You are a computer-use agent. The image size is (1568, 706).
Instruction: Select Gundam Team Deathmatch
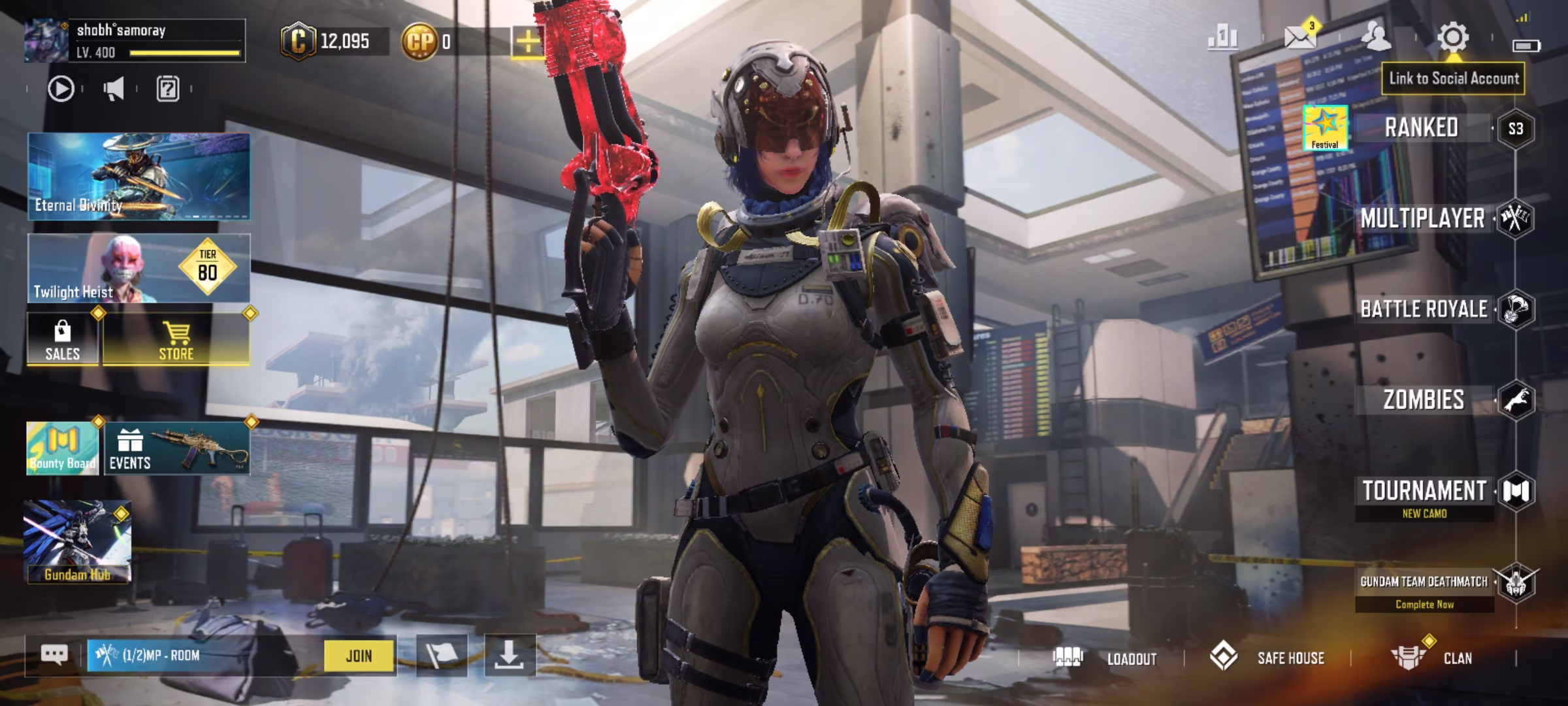click(1424, 582)
